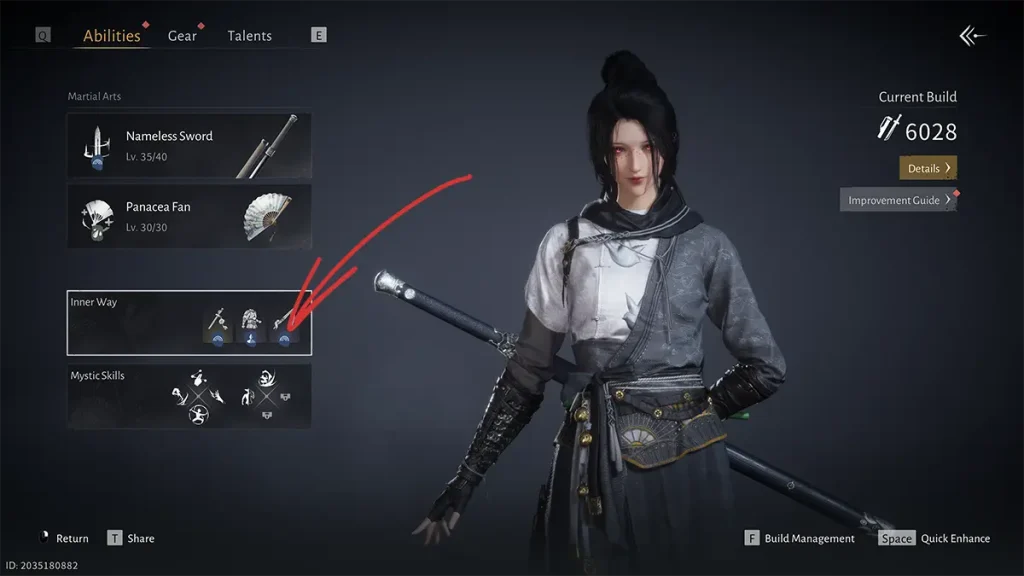
Task: Switch to the Abilities tab
Action: click(112, 36)
